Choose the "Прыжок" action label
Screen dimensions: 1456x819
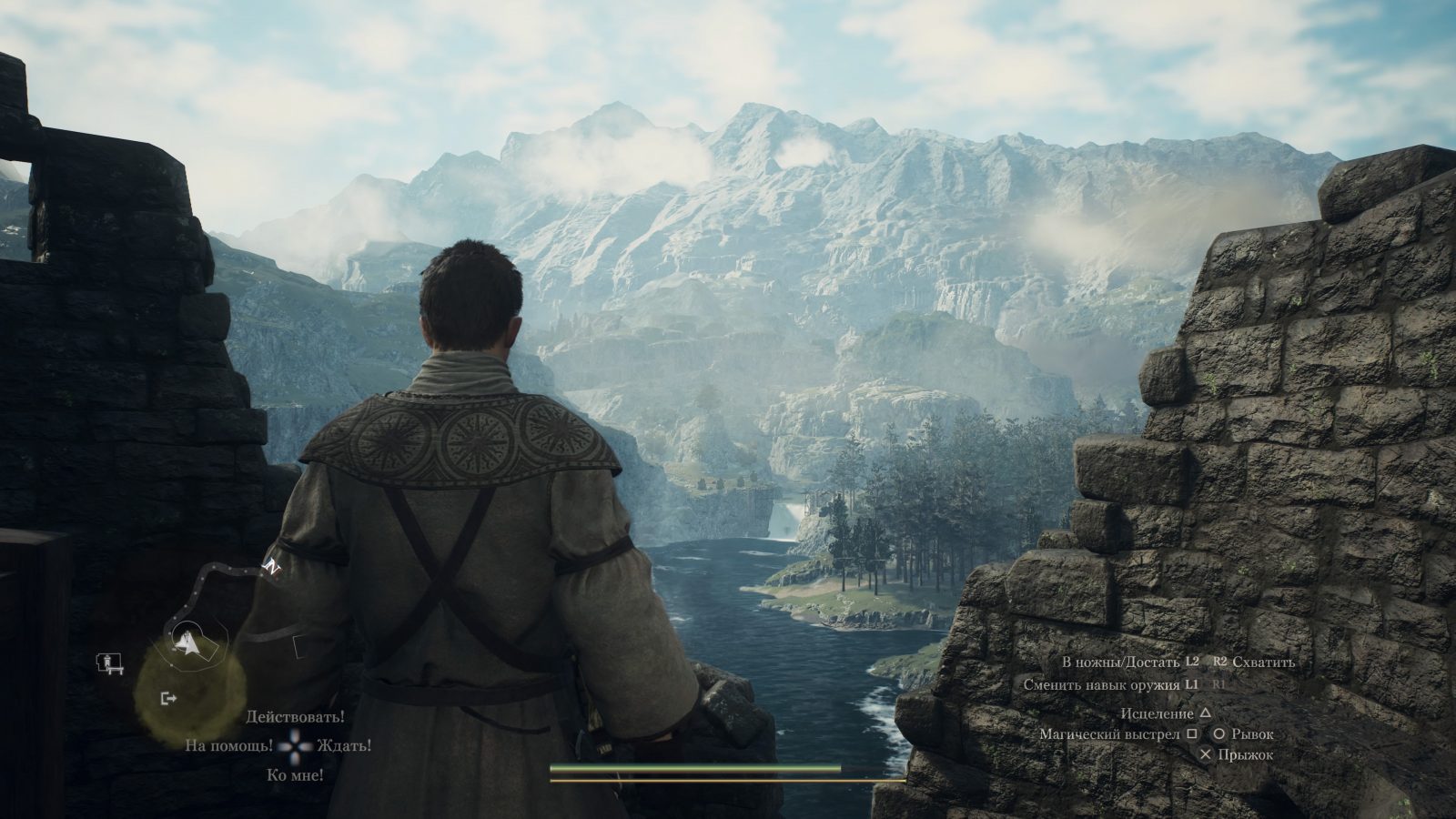[1247, 754]
